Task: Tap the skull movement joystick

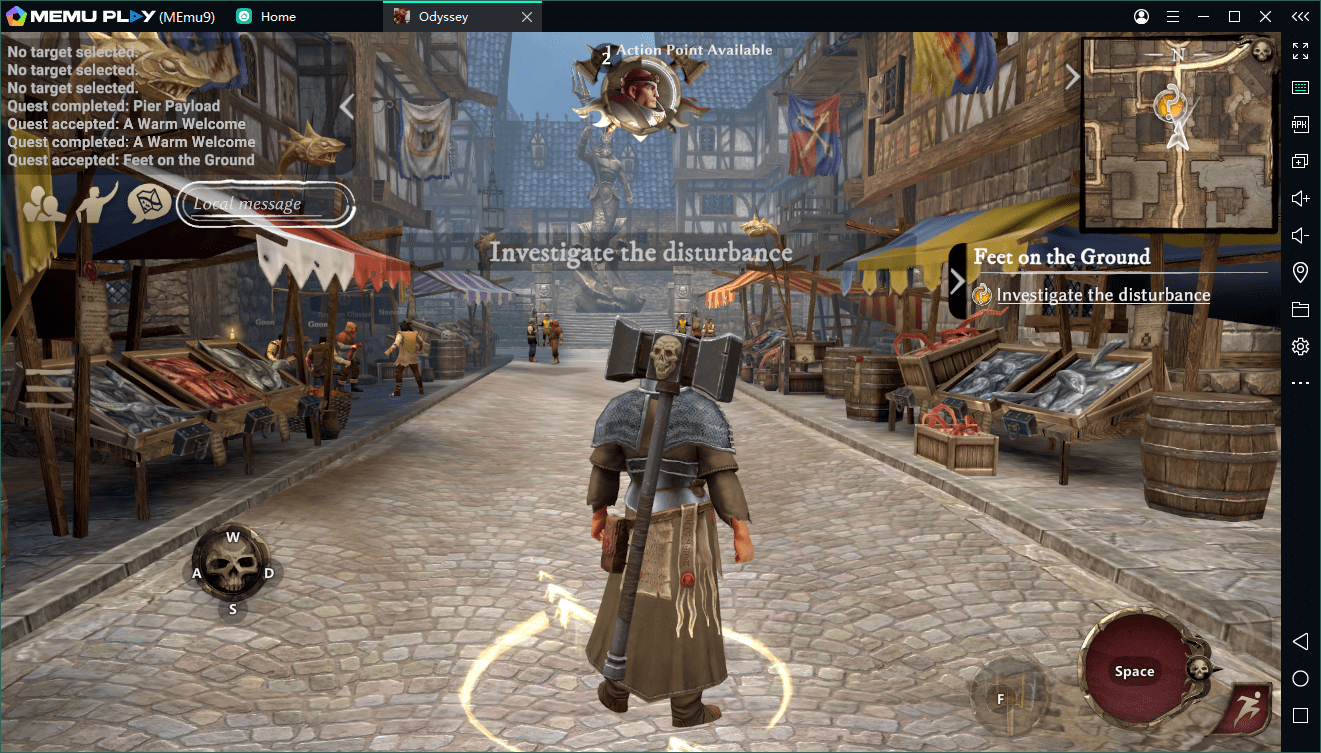Action: [232, 572]
